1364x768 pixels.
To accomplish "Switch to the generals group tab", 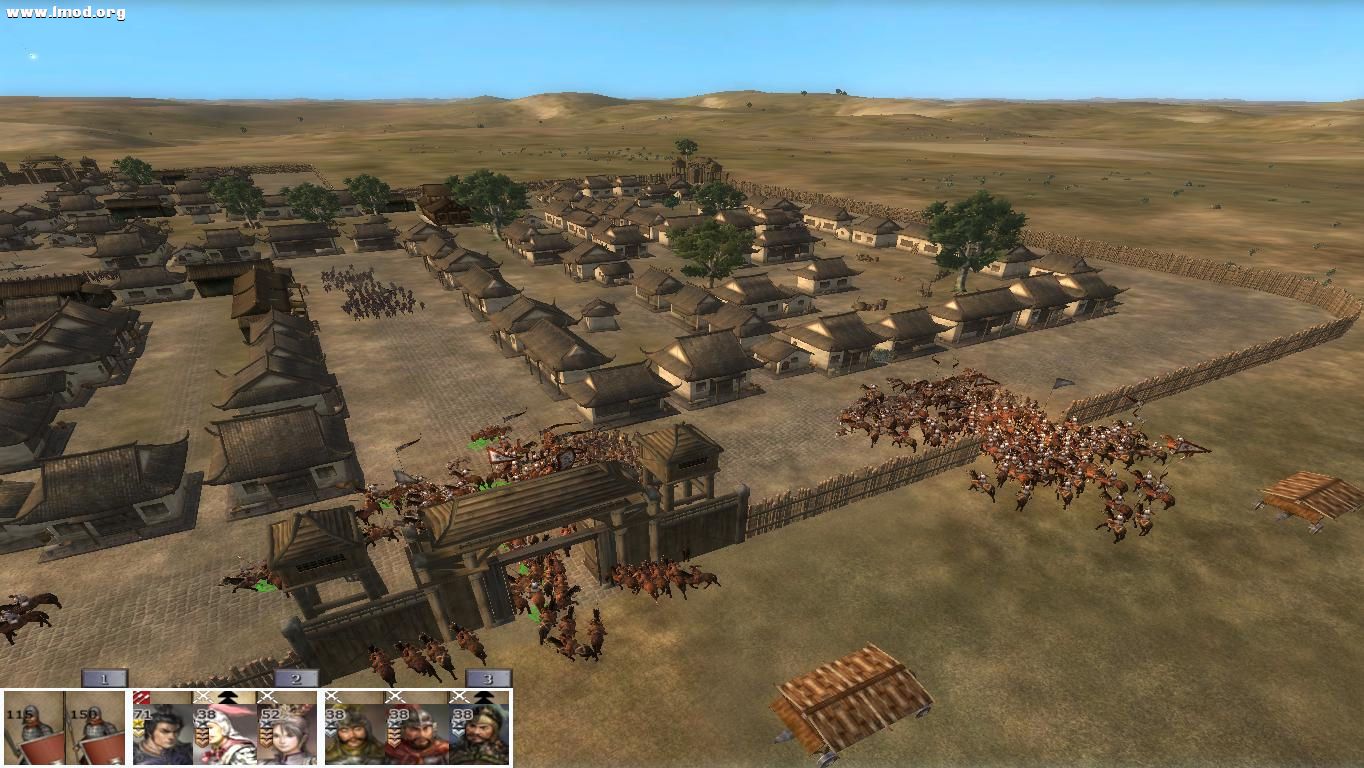I will tap(296, 677).
